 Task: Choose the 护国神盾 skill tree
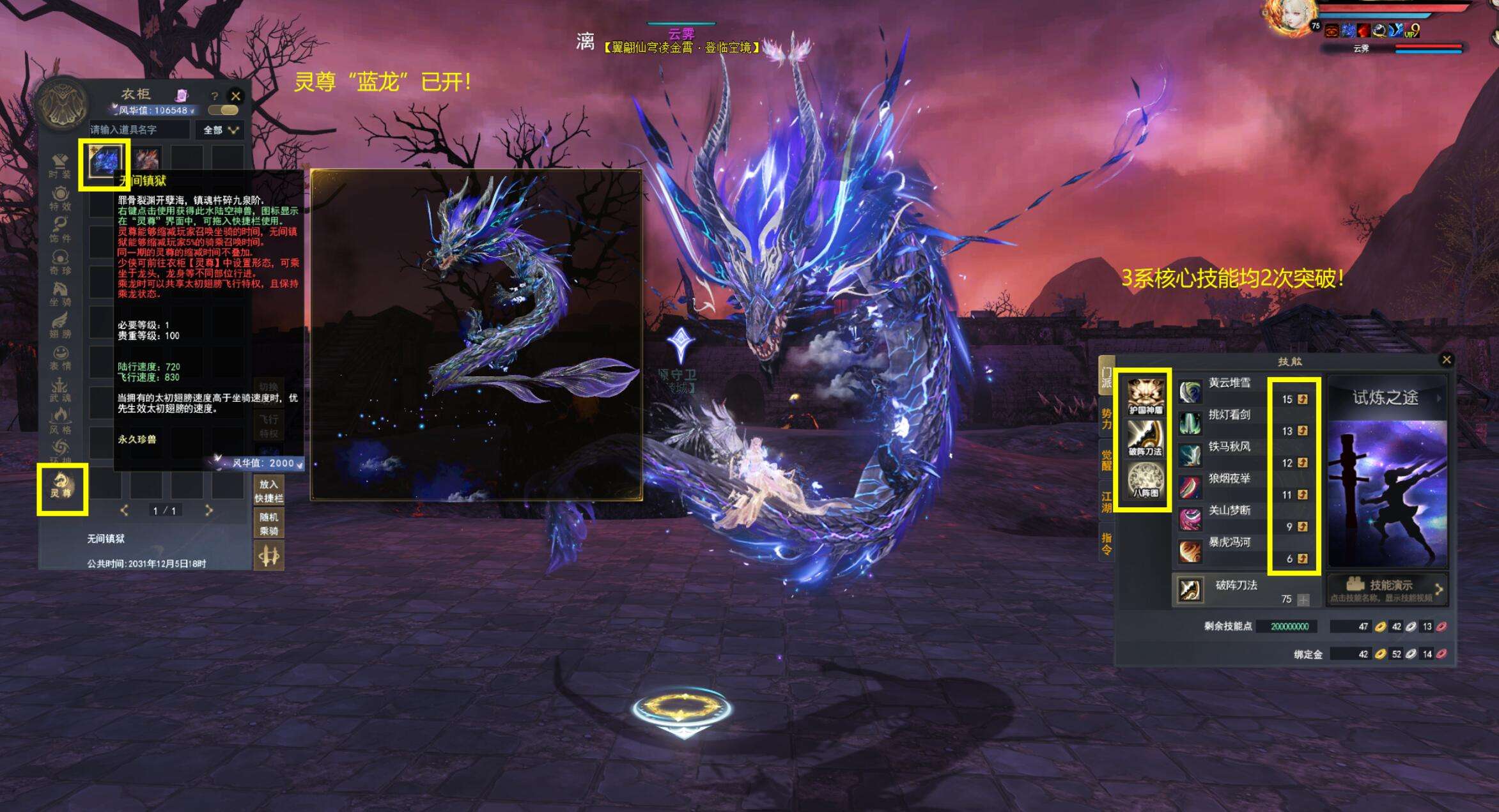click(1145, 395)
